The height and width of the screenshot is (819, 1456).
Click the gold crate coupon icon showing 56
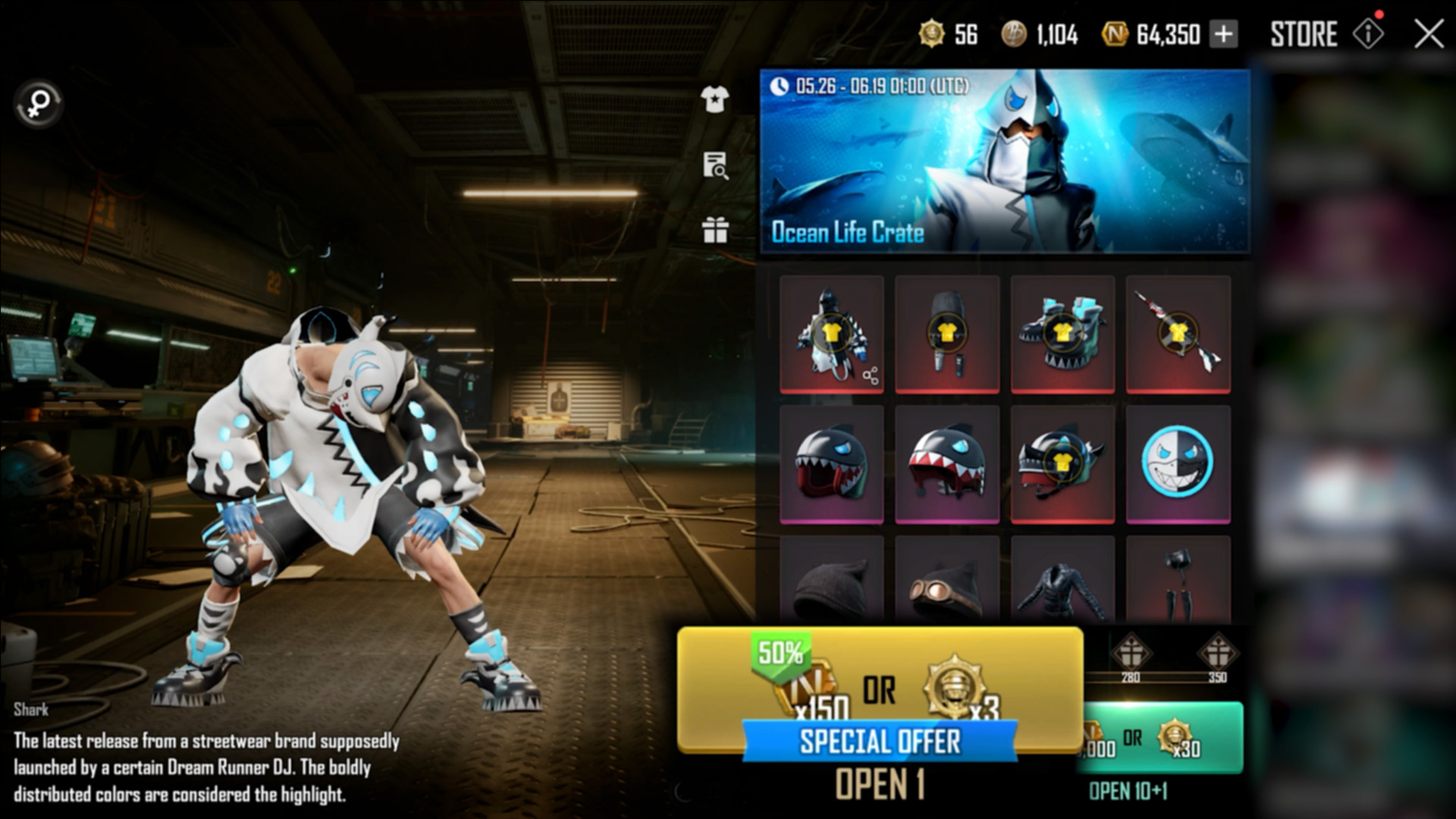point(930,35)
